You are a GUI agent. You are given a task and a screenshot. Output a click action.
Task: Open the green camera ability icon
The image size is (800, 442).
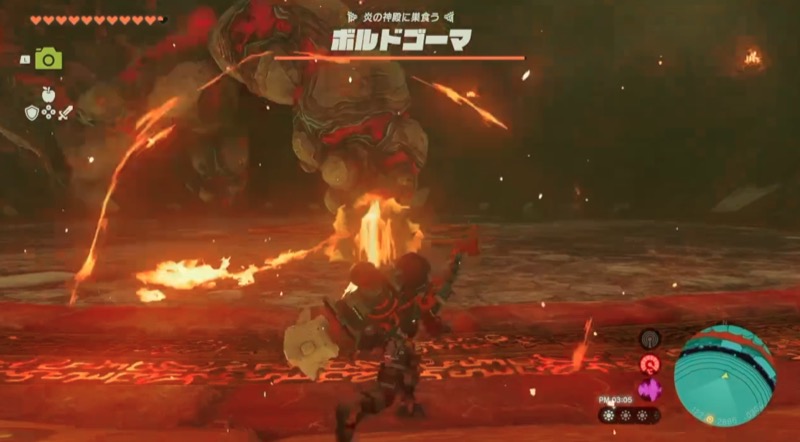click(48, 59)
